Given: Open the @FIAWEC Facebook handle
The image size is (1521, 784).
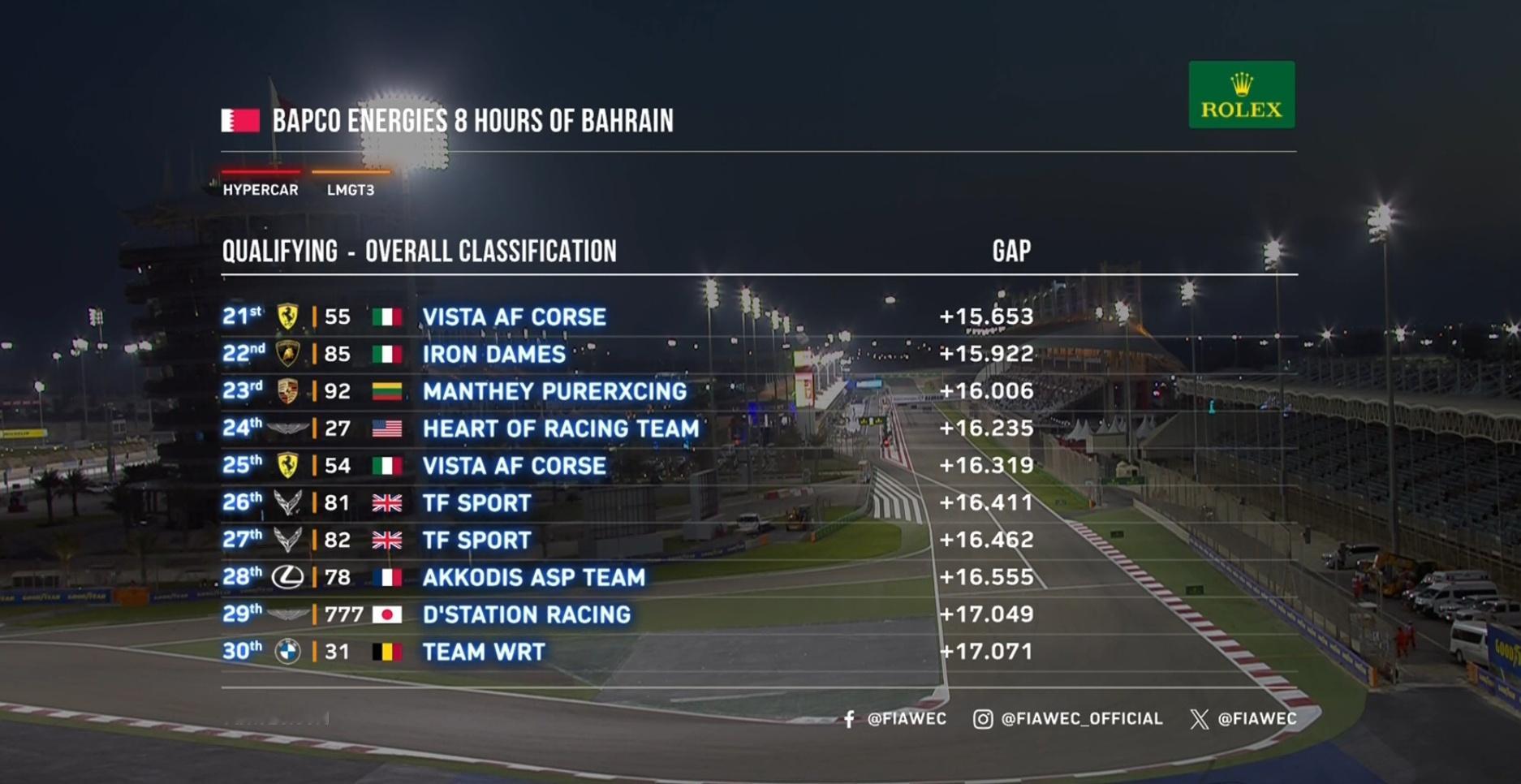Looking at the screenshot, I should coord(895,719).
